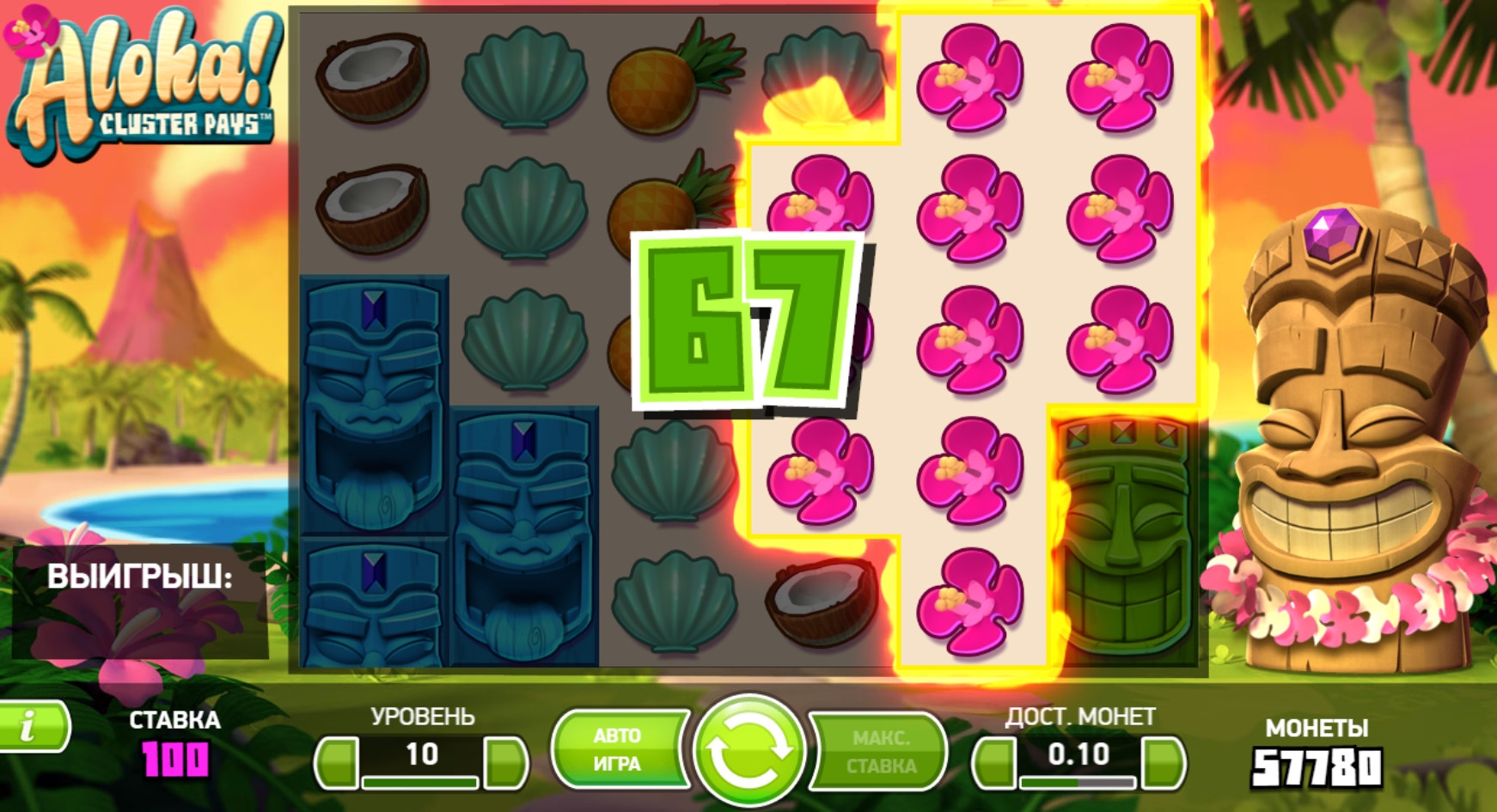The height and width of the screenshot is (812, 1497).
Task: Set the maximum bet
Action: [x=881, y=751]
